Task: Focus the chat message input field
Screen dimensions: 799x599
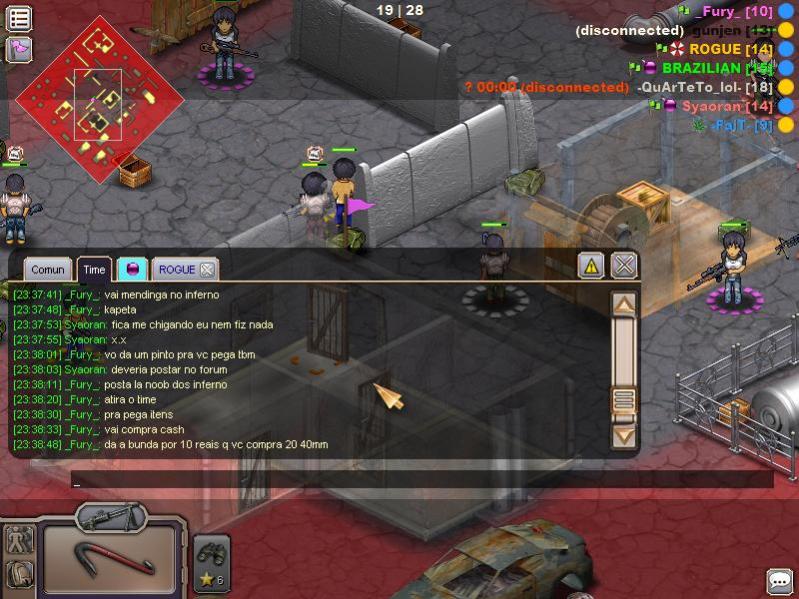Action: 420,480
